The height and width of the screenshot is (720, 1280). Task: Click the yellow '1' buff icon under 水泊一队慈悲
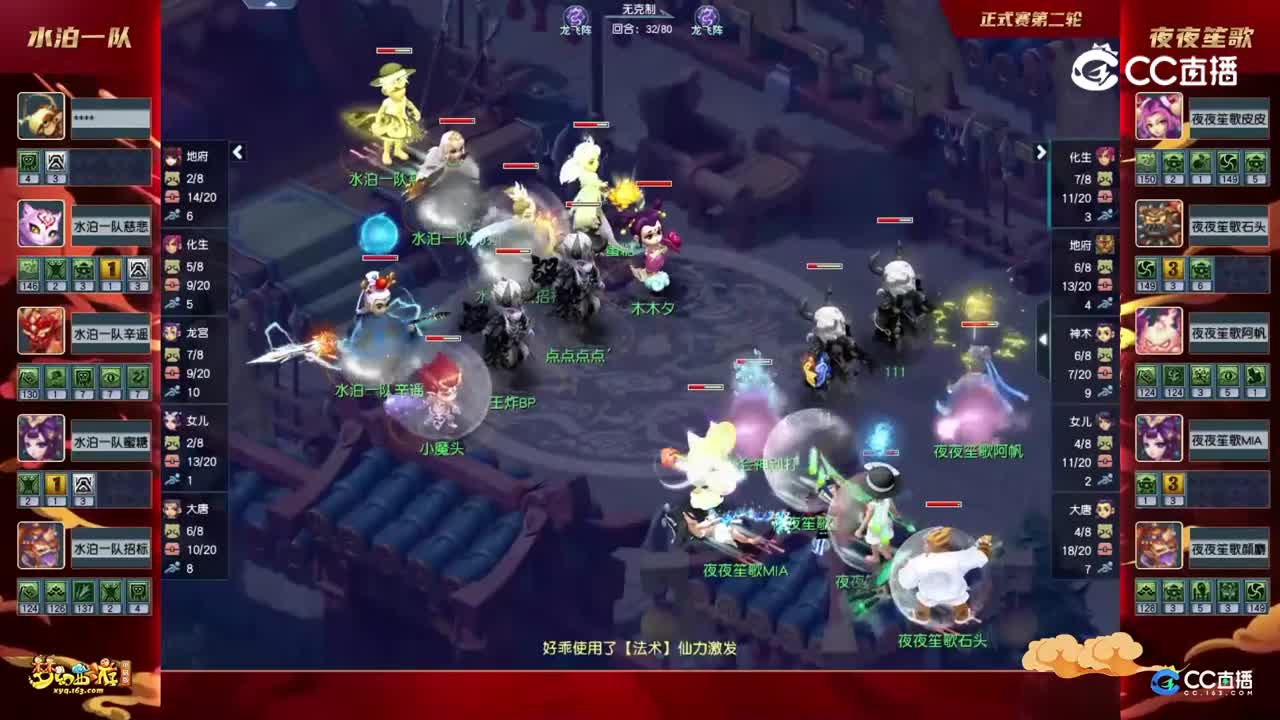[108, 267]
